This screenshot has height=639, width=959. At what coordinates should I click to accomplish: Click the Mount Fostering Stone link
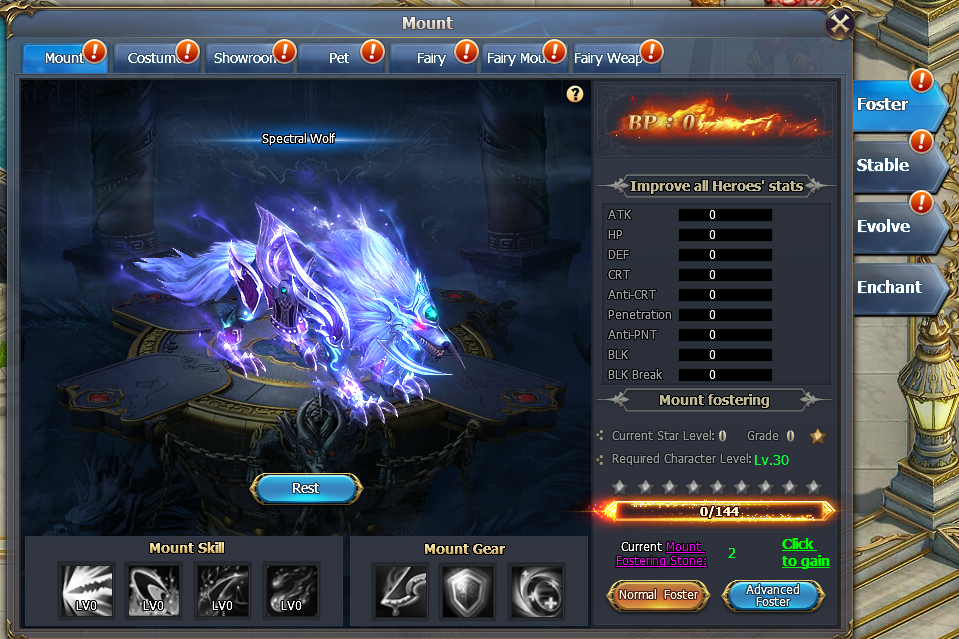tap(685, 554)
